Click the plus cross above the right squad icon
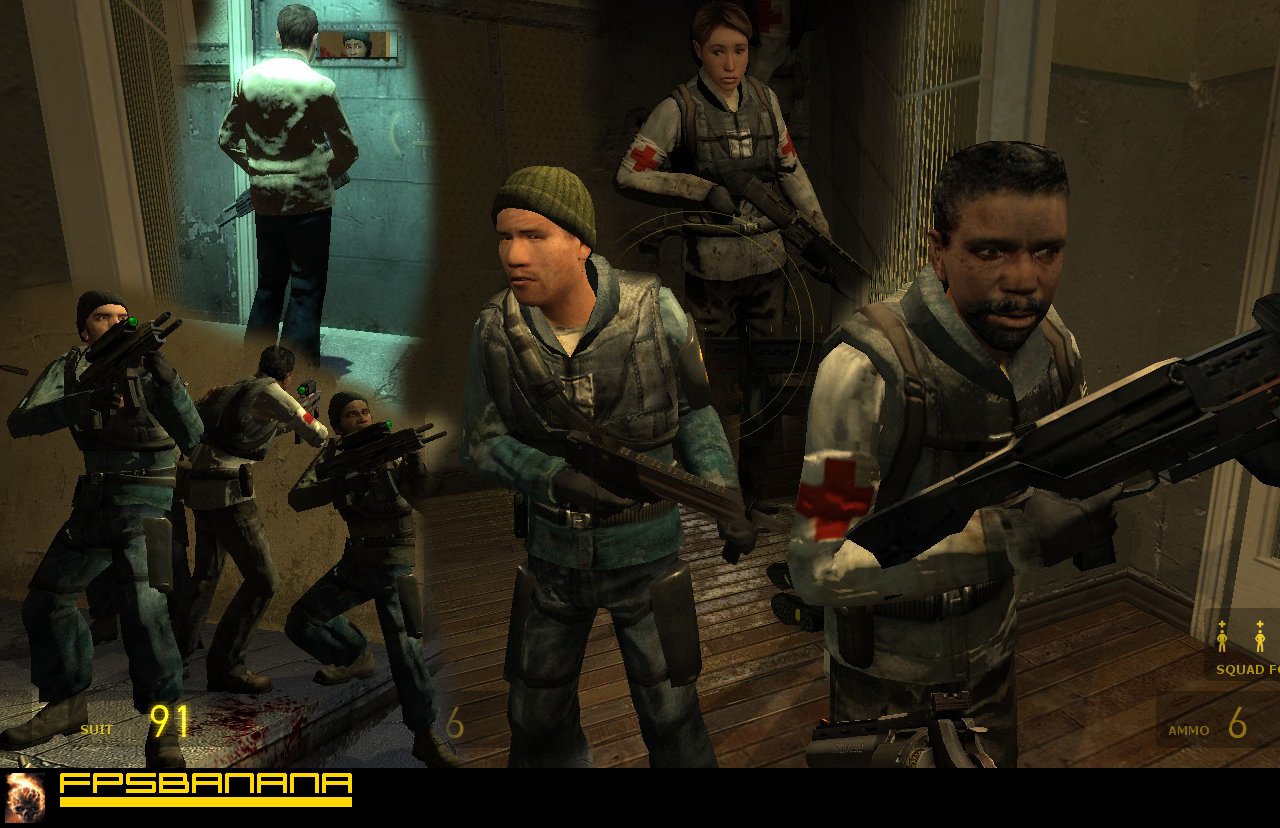The width and height of the screenshot is (1280, 828). coord(1260,624)
